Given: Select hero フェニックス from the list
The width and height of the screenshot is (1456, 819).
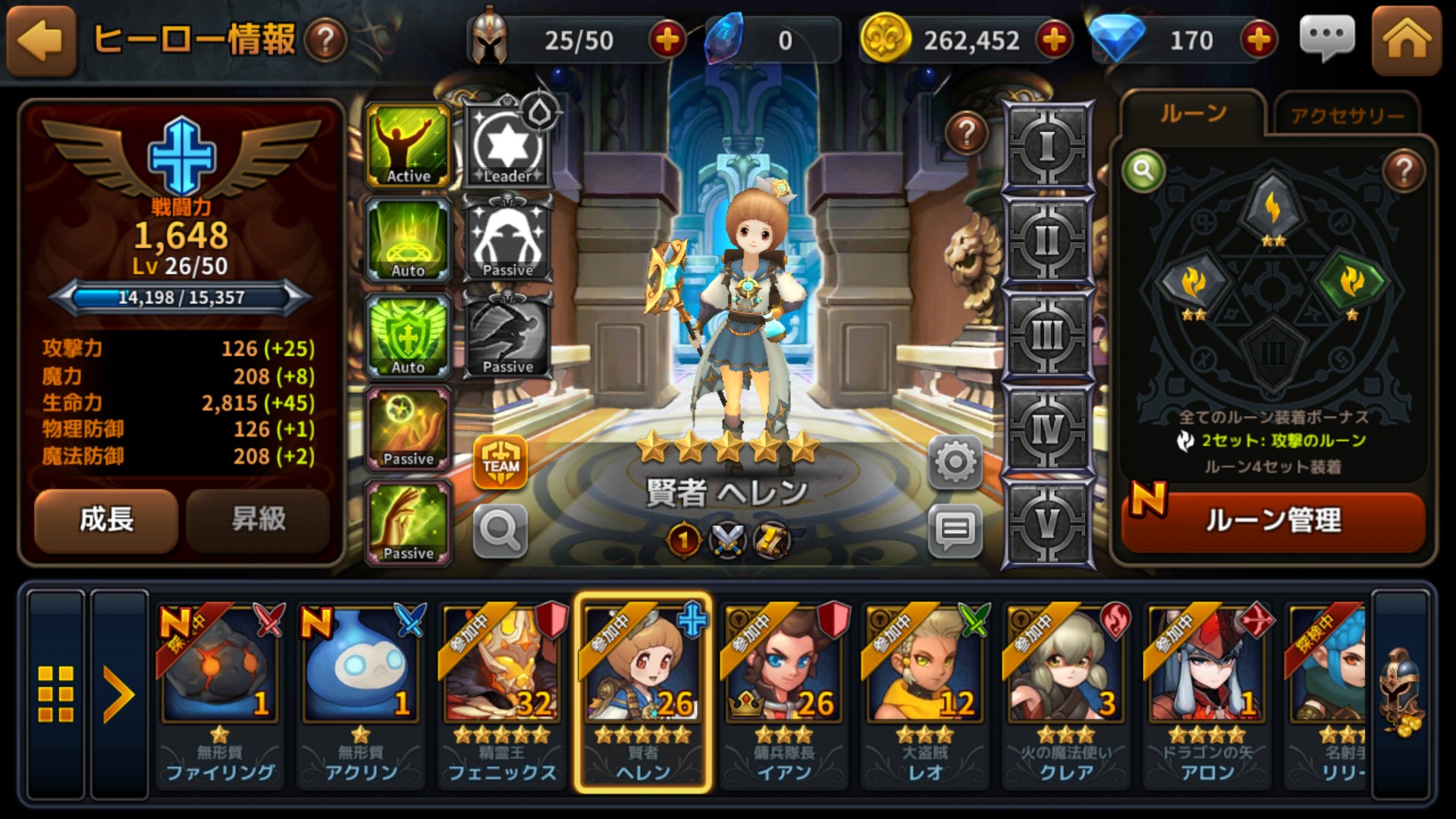Looking at the screenshot, I should coord(501,692).
